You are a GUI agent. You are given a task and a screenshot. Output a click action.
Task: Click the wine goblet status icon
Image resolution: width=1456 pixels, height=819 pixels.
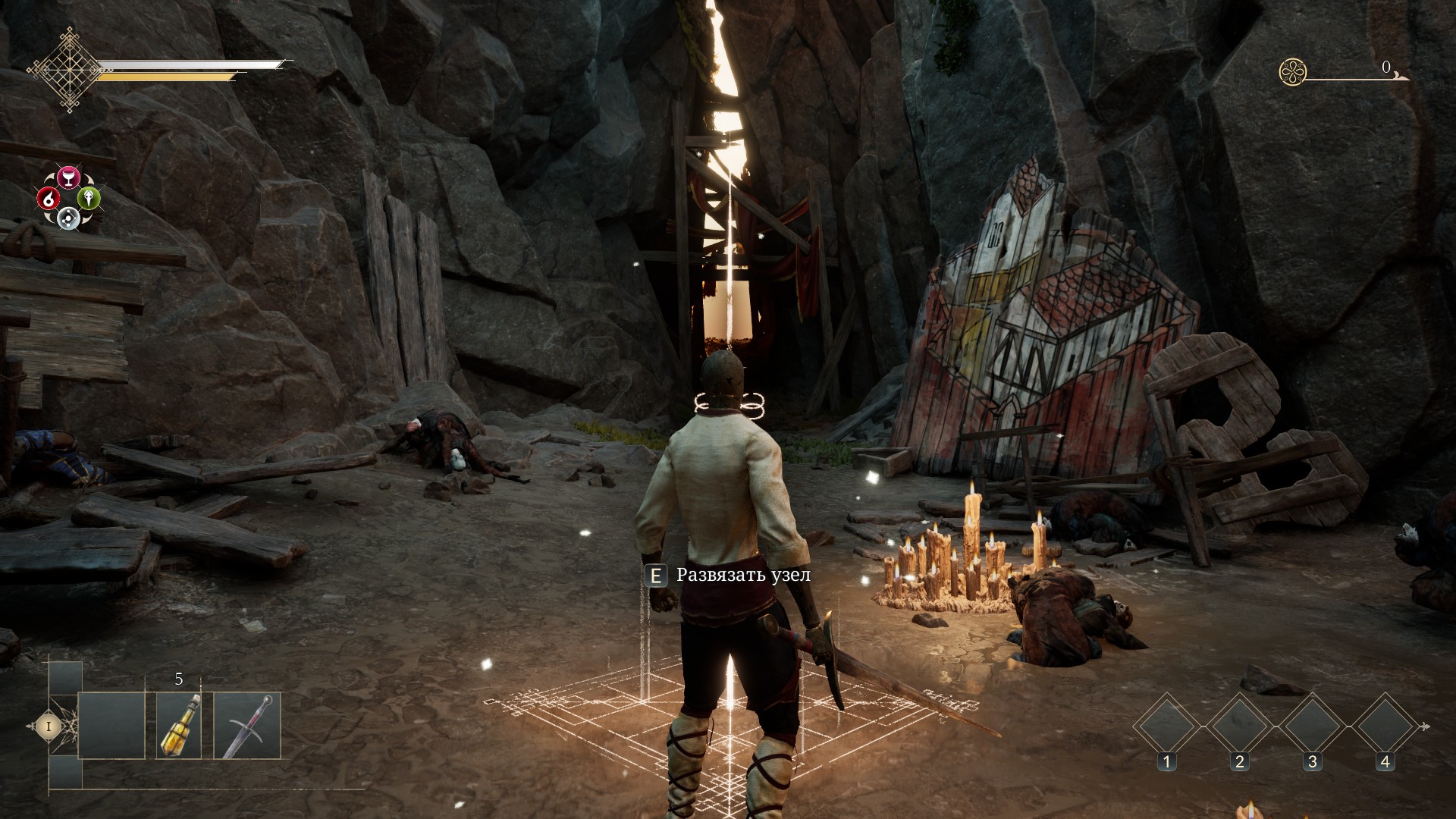tap(69, 177)
